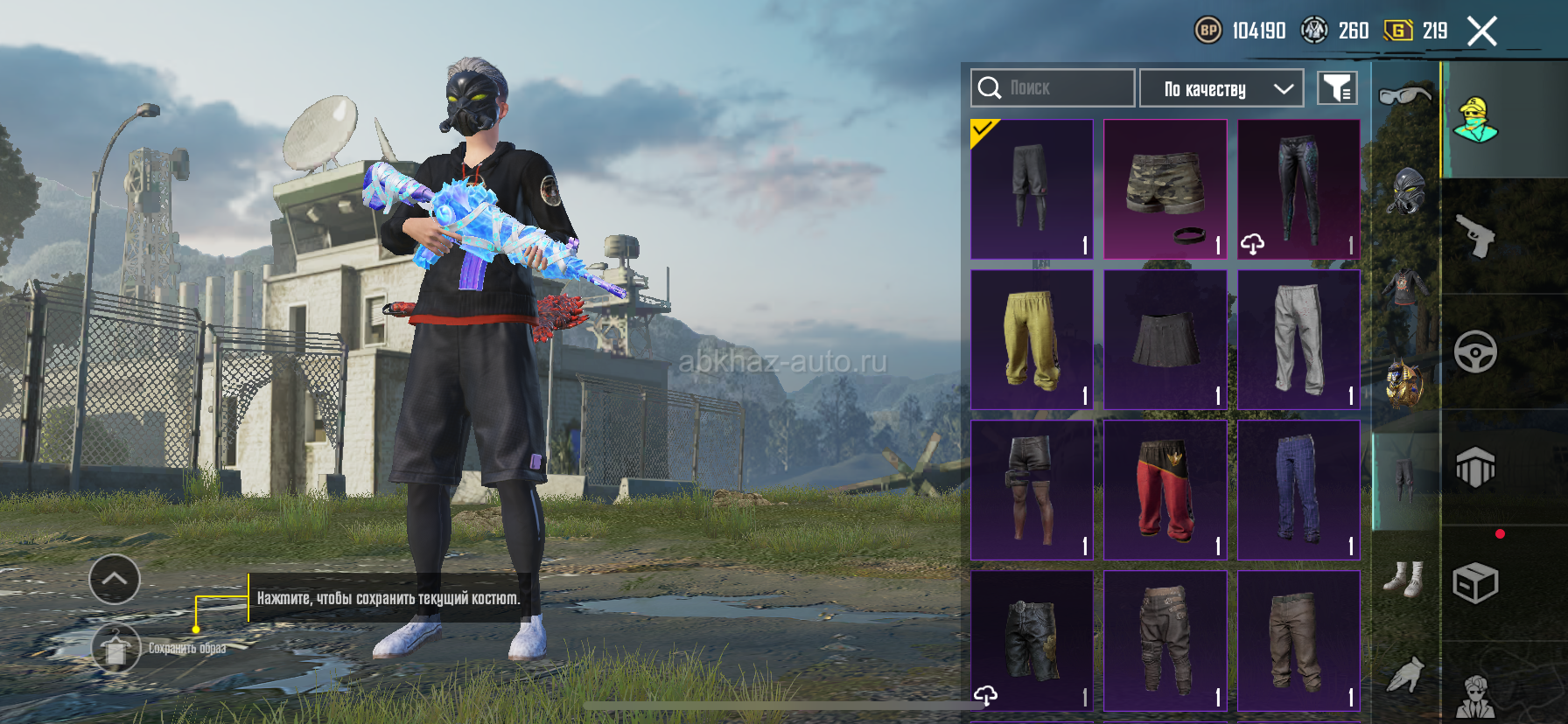Choose the blue plaid trousers
Screen dimensions: 1568x724
coord(1298,490)
